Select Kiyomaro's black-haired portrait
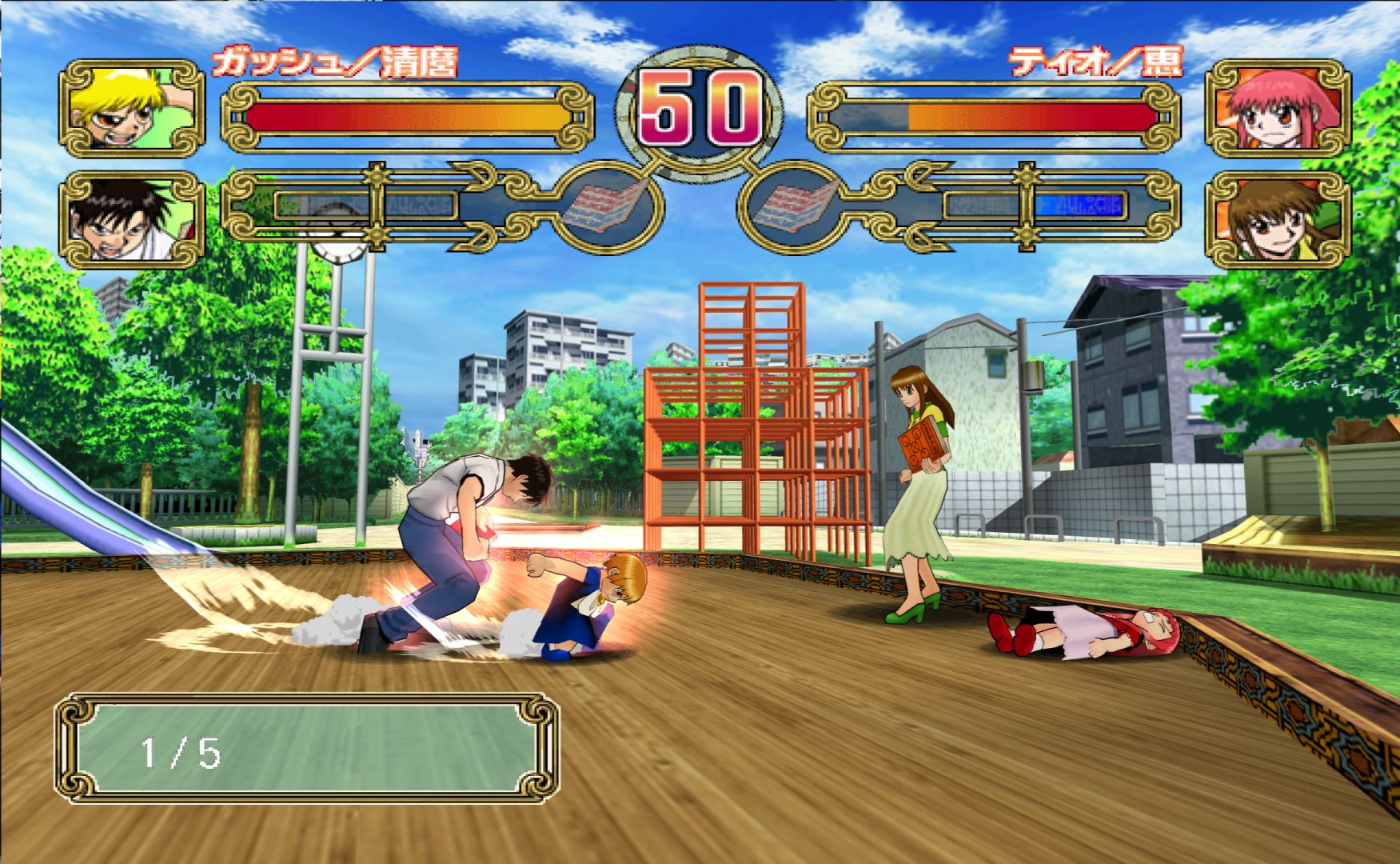Viewport: 1400px width, 864px height. [132, 219]
